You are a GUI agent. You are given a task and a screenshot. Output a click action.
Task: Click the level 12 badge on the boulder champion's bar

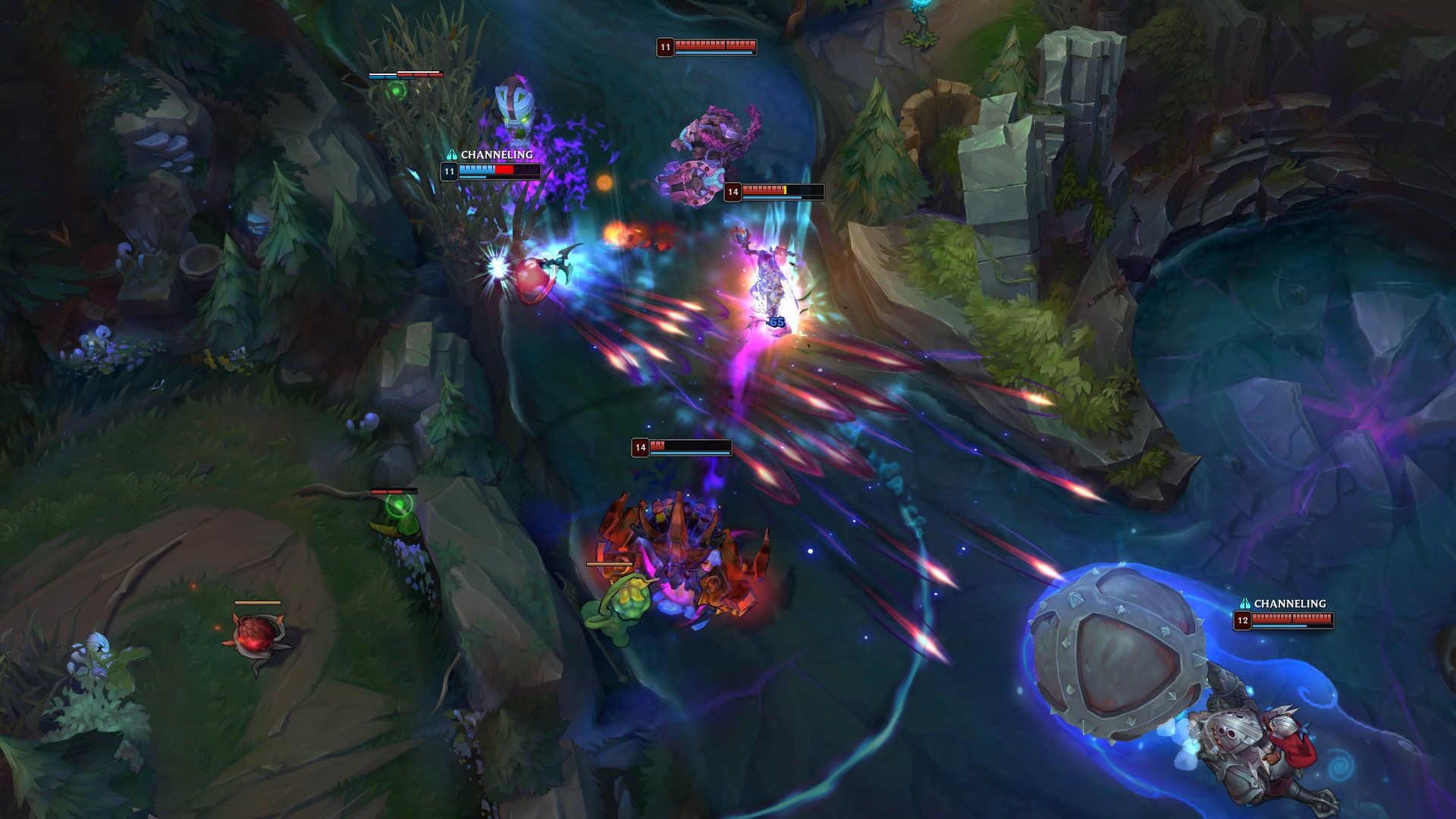click(x=1244, y=622)
